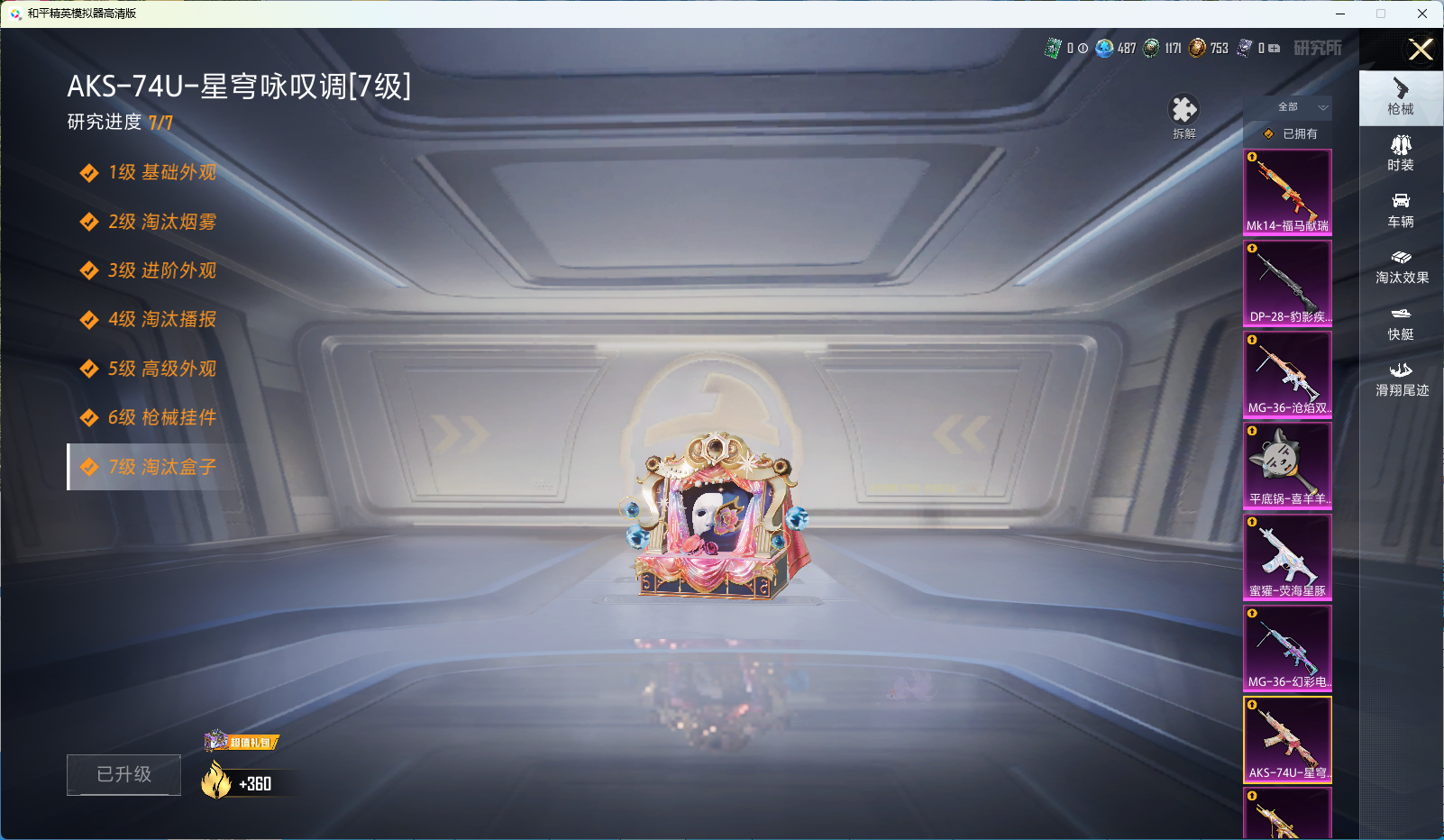Open the 车辆 vehicle category
This screenshot has width=1444, height=840.
click(x=1400, y=210)
